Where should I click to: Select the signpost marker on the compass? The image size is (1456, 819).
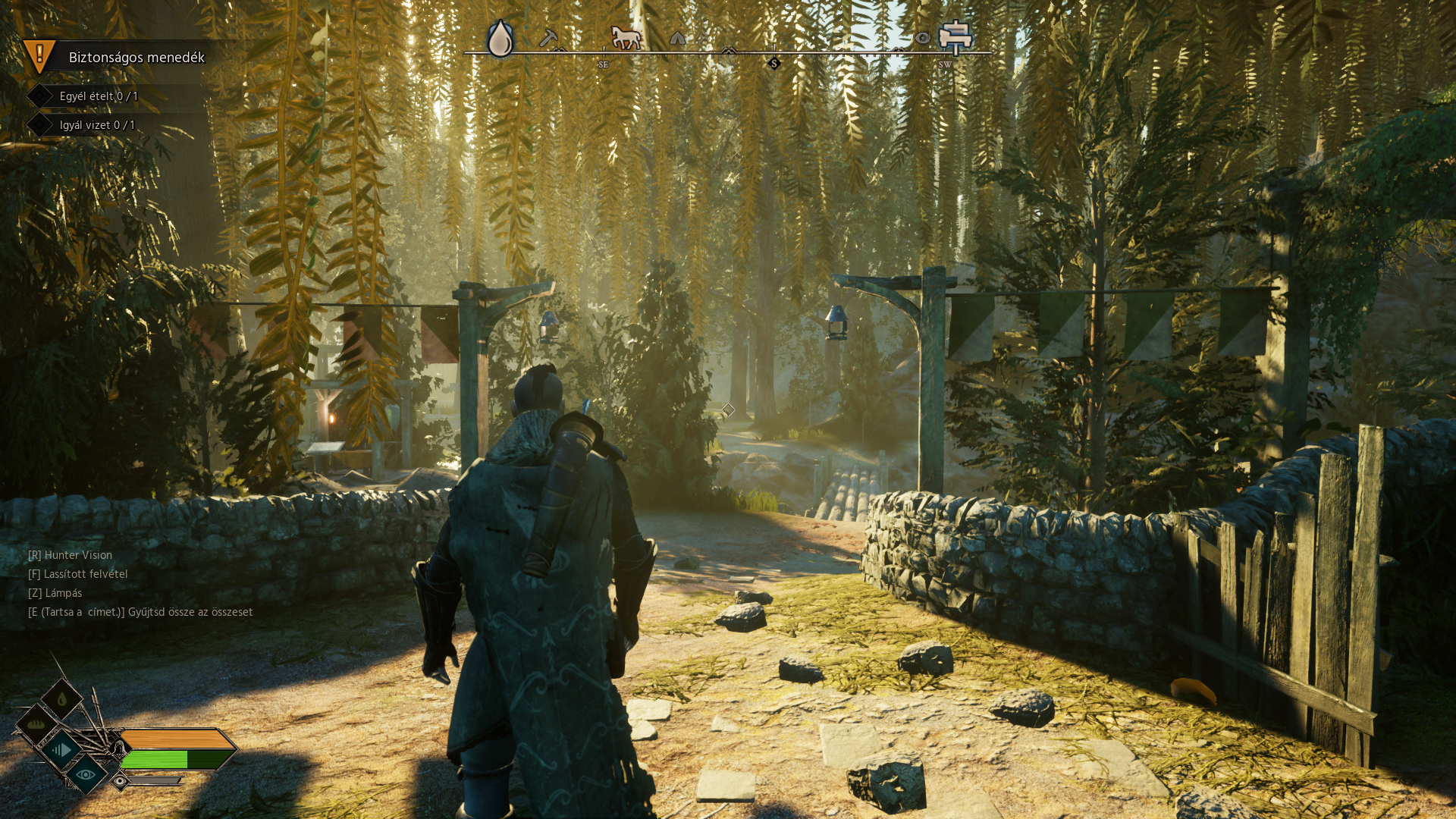(955, 36)
